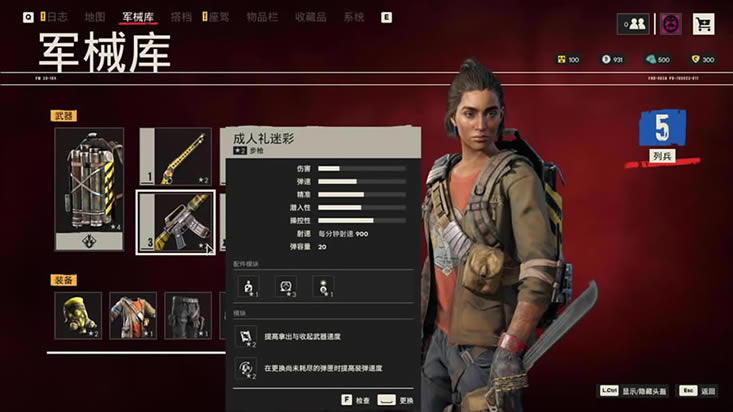
Task: Select the camo rifle in slot 3
Action: coord(176,222)
